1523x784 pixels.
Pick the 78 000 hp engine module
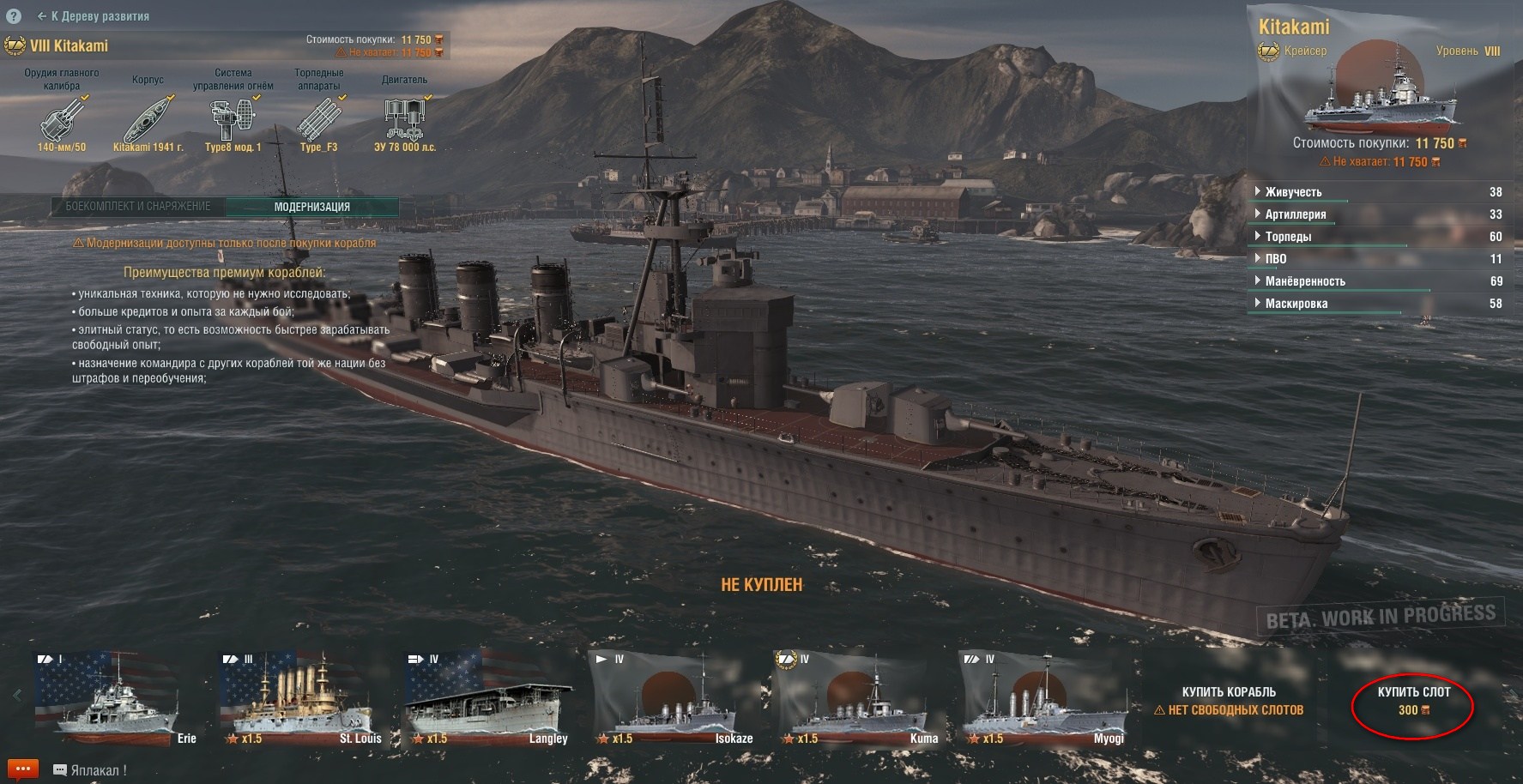coord(404,119)
